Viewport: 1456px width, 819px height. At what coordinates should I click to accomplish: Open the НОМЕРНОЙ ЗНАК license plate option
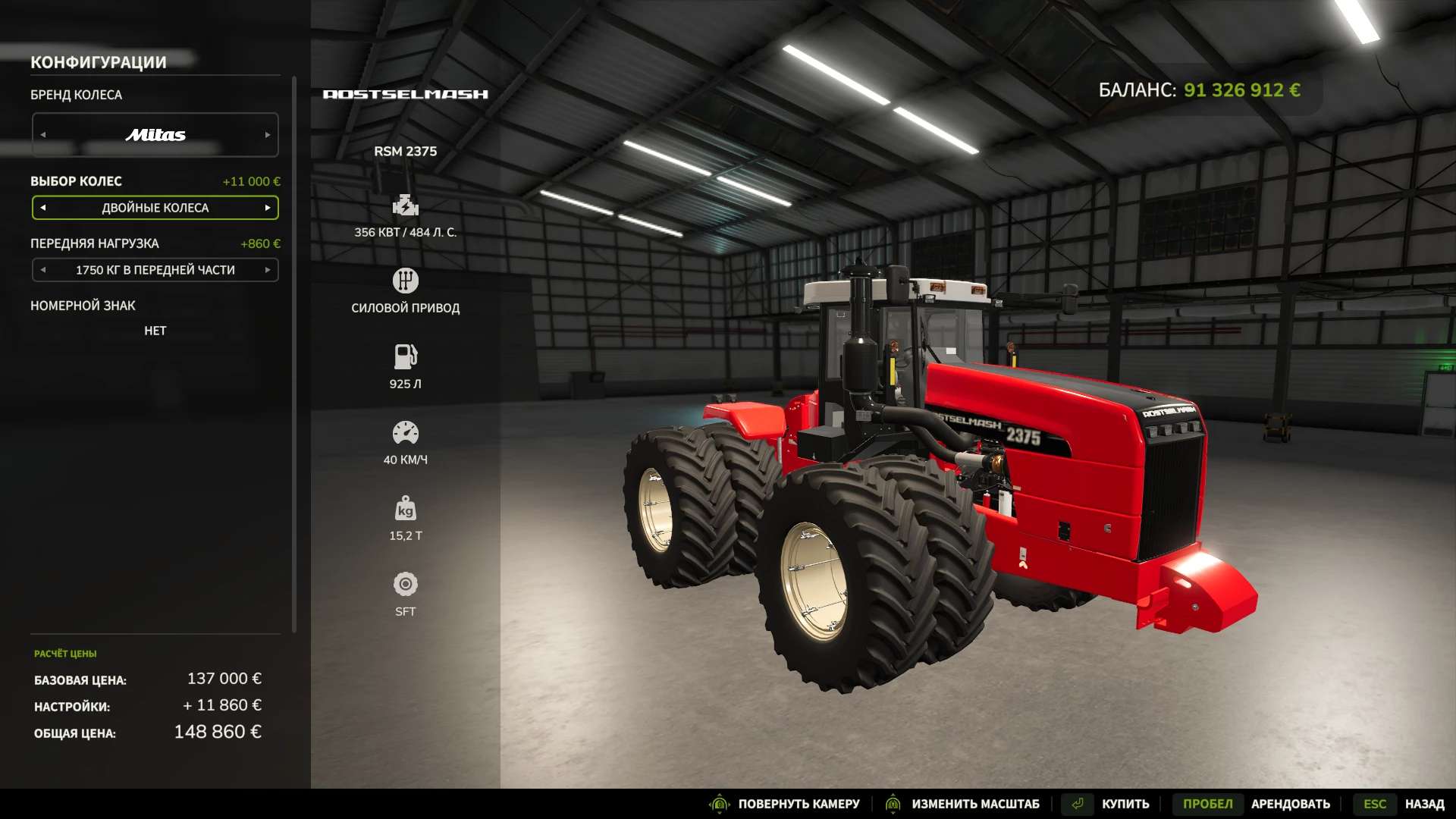[155, 331]
